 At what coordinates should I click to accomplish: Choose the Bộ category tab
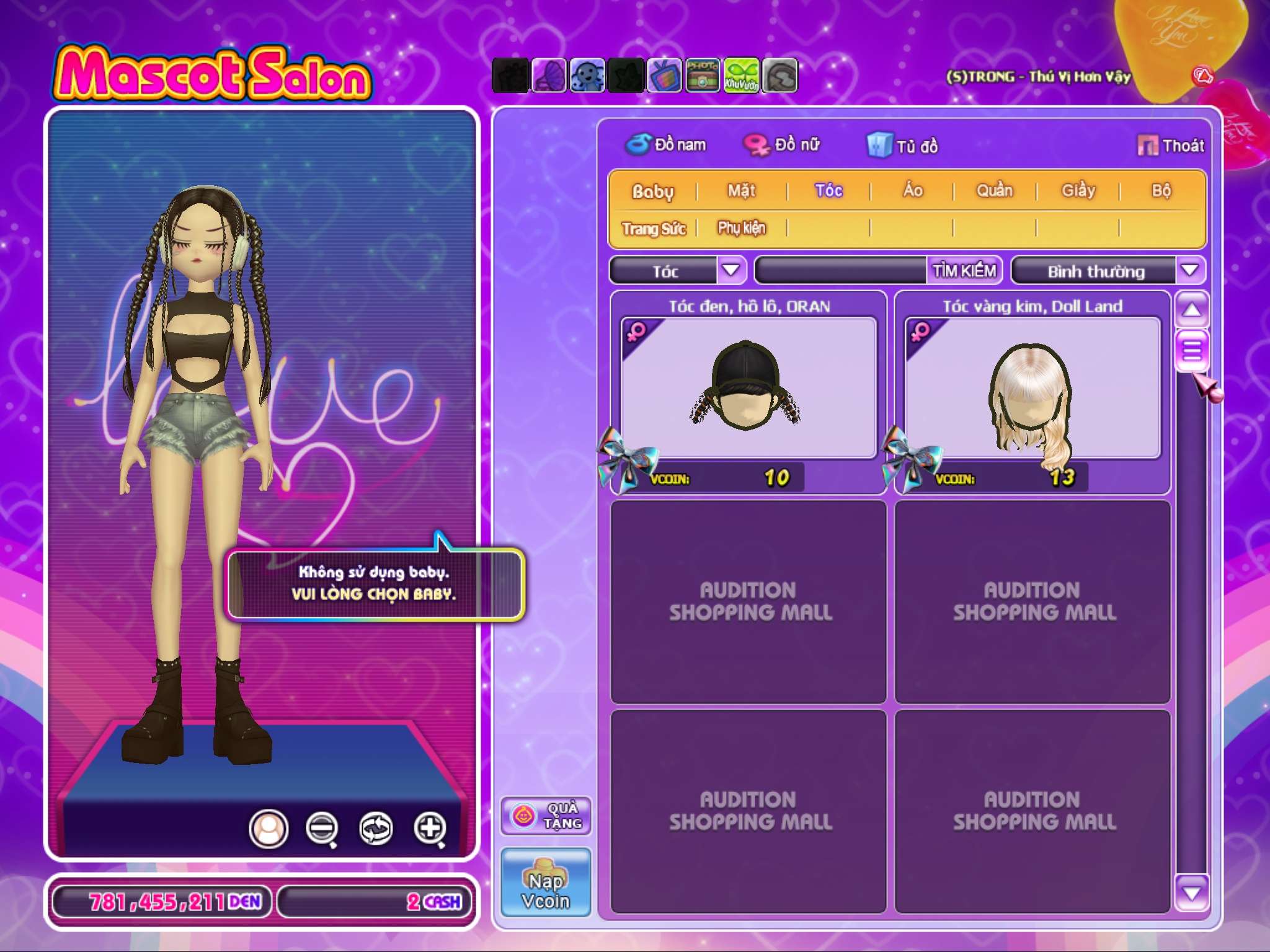(x=1161, y=191)
